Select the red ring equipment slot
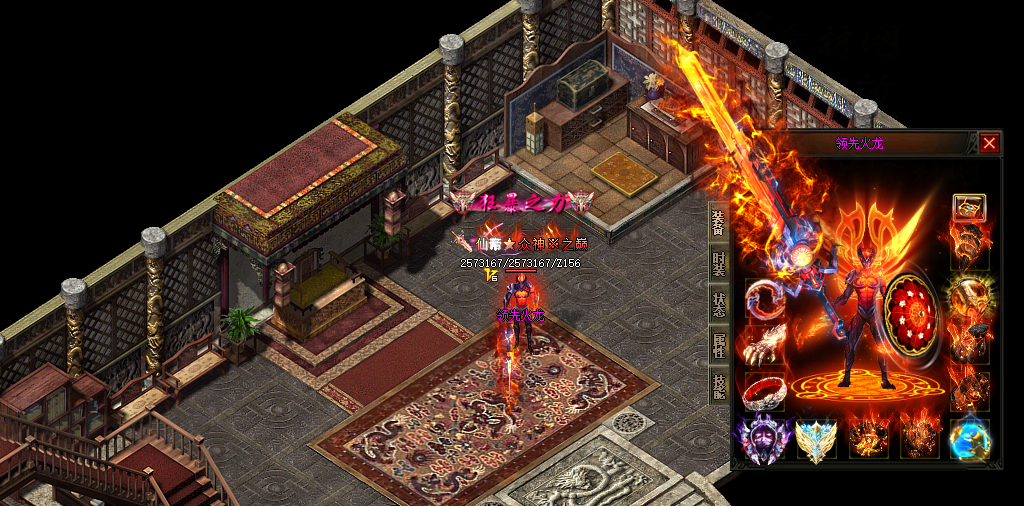This screenshot has width=1024, height=506. pyautogui.click(x=764, y=391)
